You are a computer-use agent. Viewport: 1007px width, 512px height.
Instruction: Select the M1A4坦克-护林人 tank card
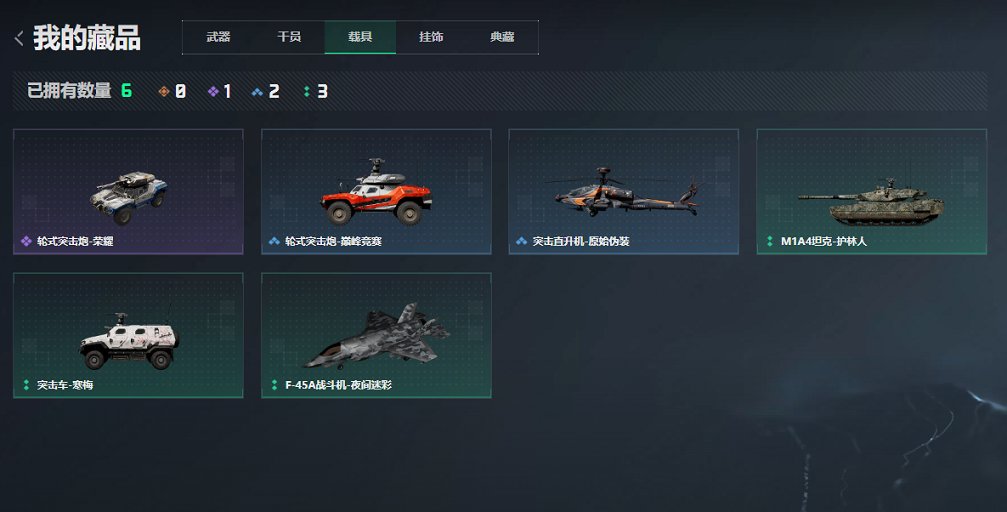tap(871, 191)
